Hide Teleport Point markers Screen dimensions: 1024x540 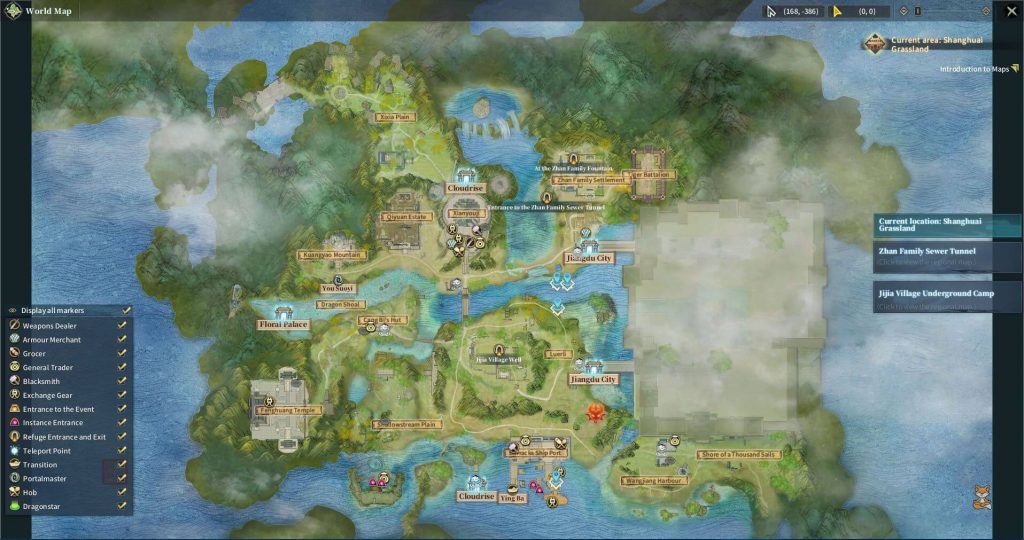point(121,451)
